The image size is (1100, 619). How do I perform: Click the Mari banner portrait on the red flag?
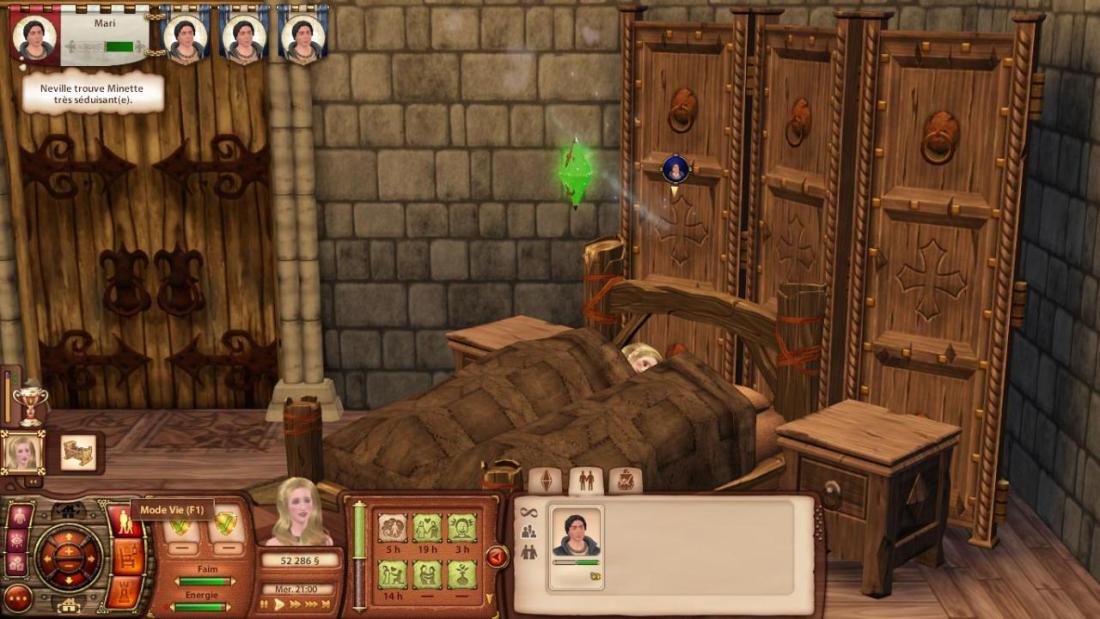click(x=35, y=35)
